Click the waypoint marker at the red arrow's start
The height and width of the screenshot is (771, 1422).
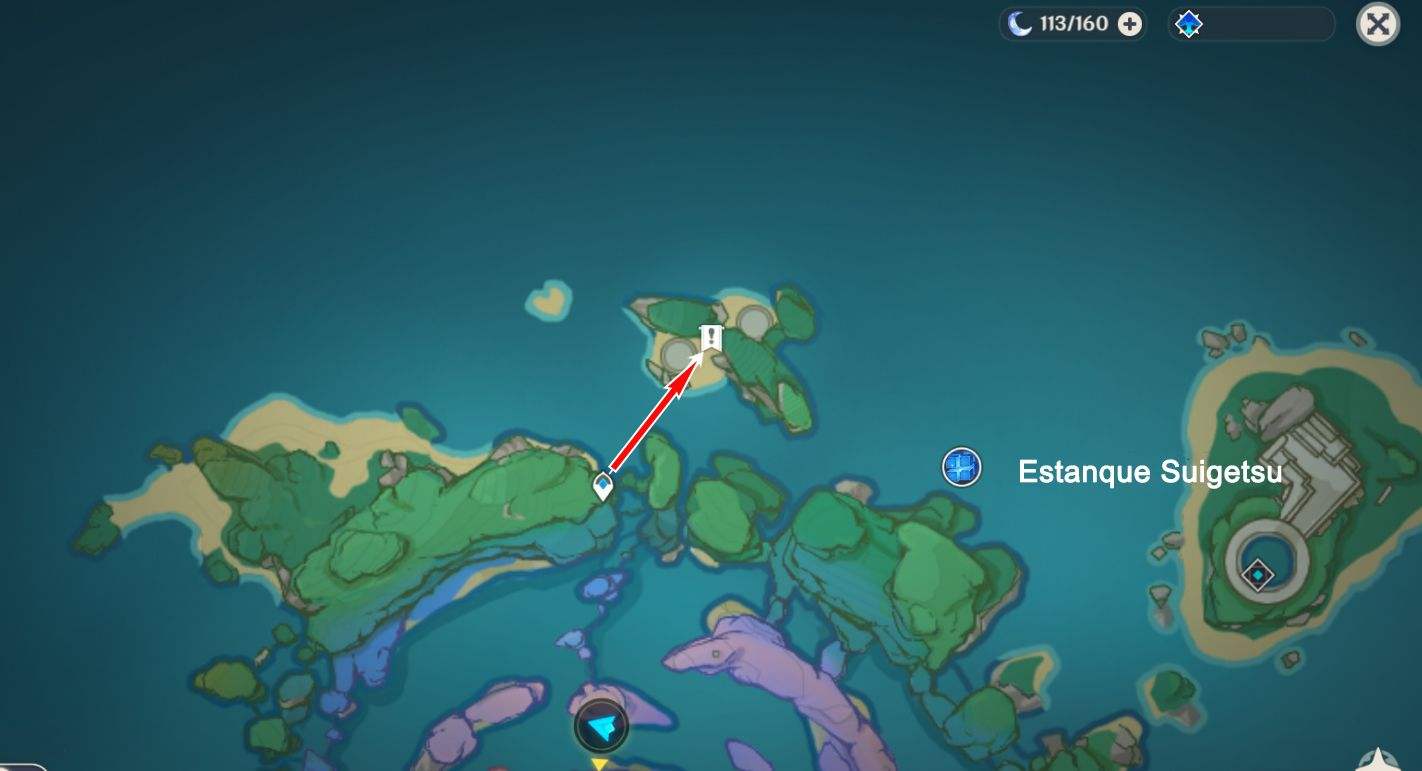click(x=604, y=484)
